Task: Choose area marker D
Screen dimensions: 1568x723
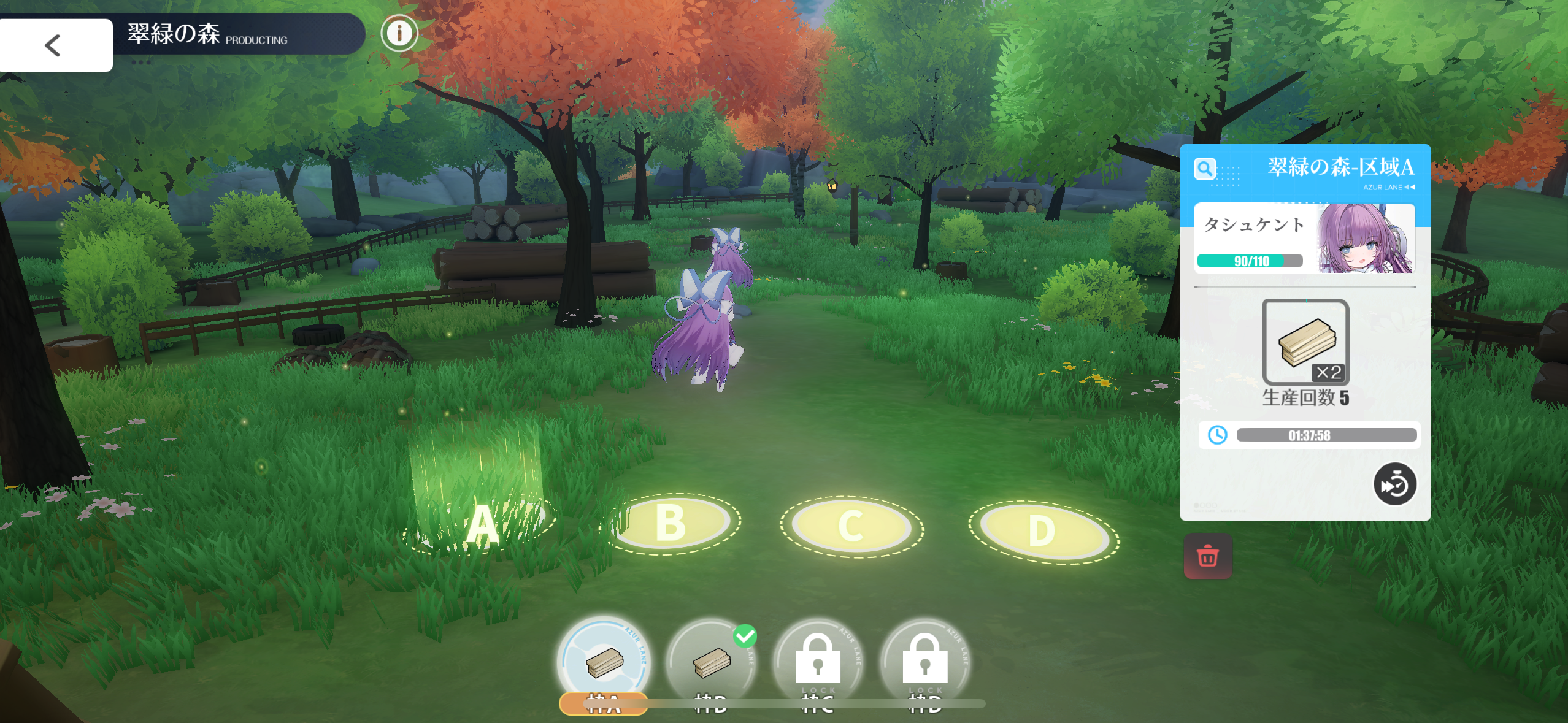Action: (1043, 531)
